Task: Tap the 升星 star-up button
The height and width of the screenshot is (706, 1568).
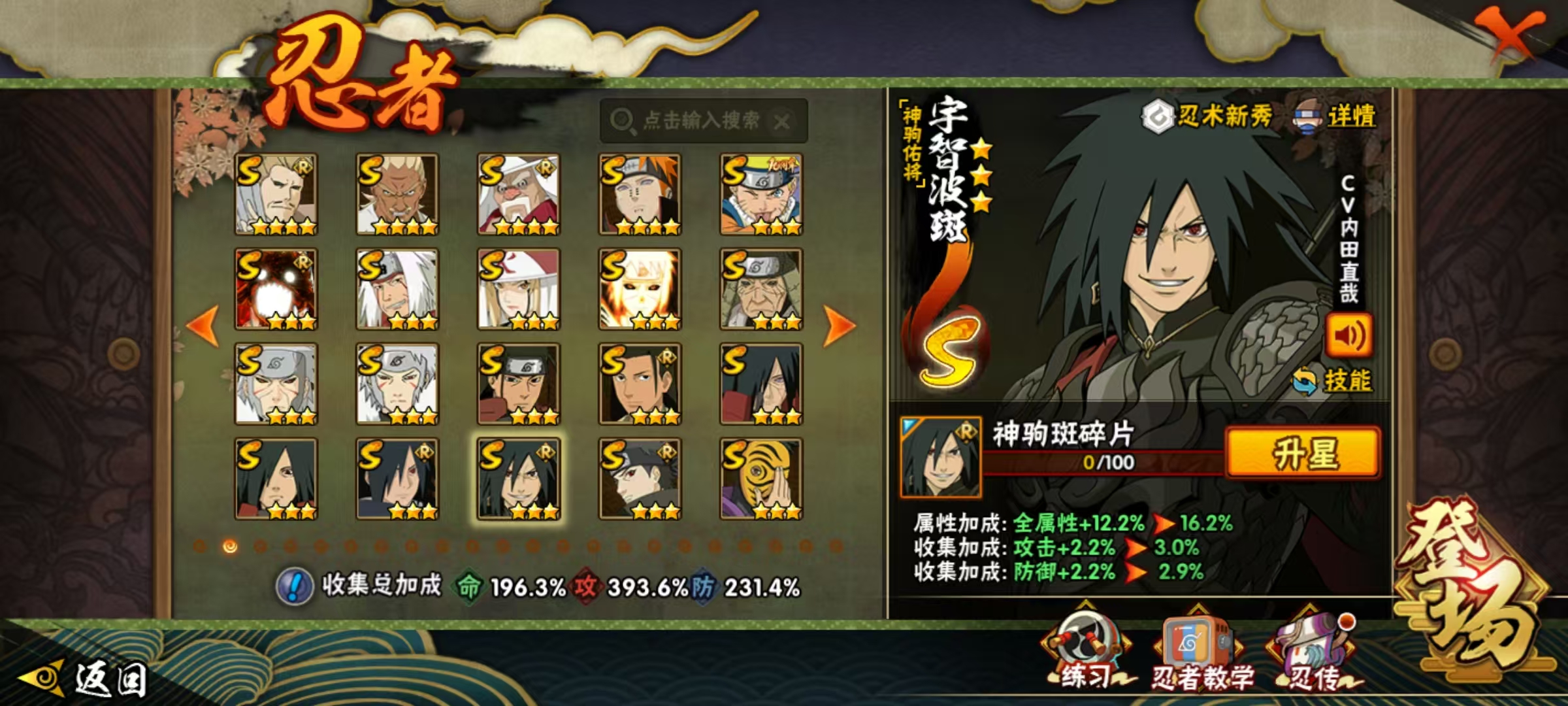Action: click(1303, 453)
